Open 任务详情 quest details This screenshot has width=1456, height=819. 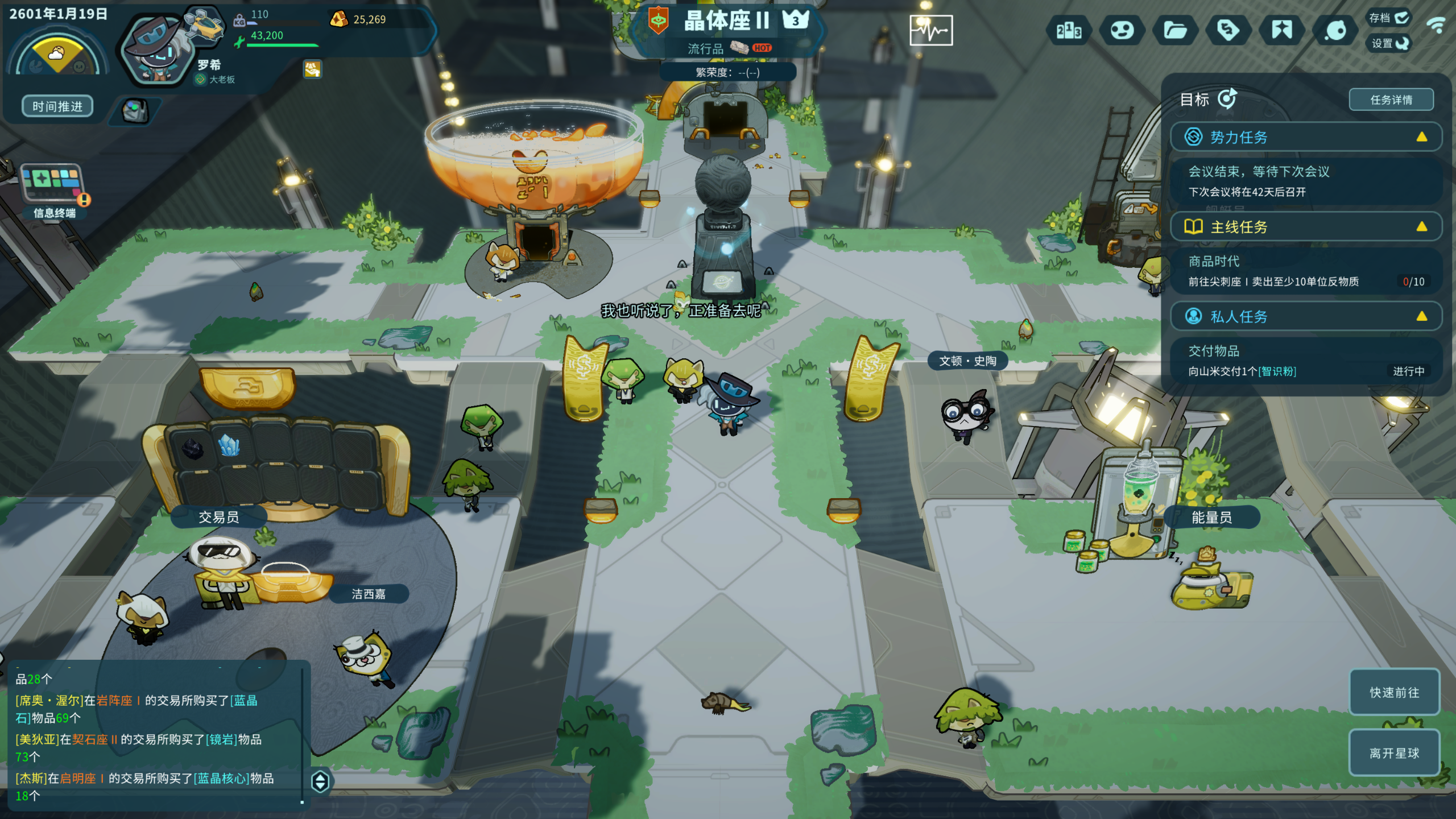click(x=1391, y=100)
